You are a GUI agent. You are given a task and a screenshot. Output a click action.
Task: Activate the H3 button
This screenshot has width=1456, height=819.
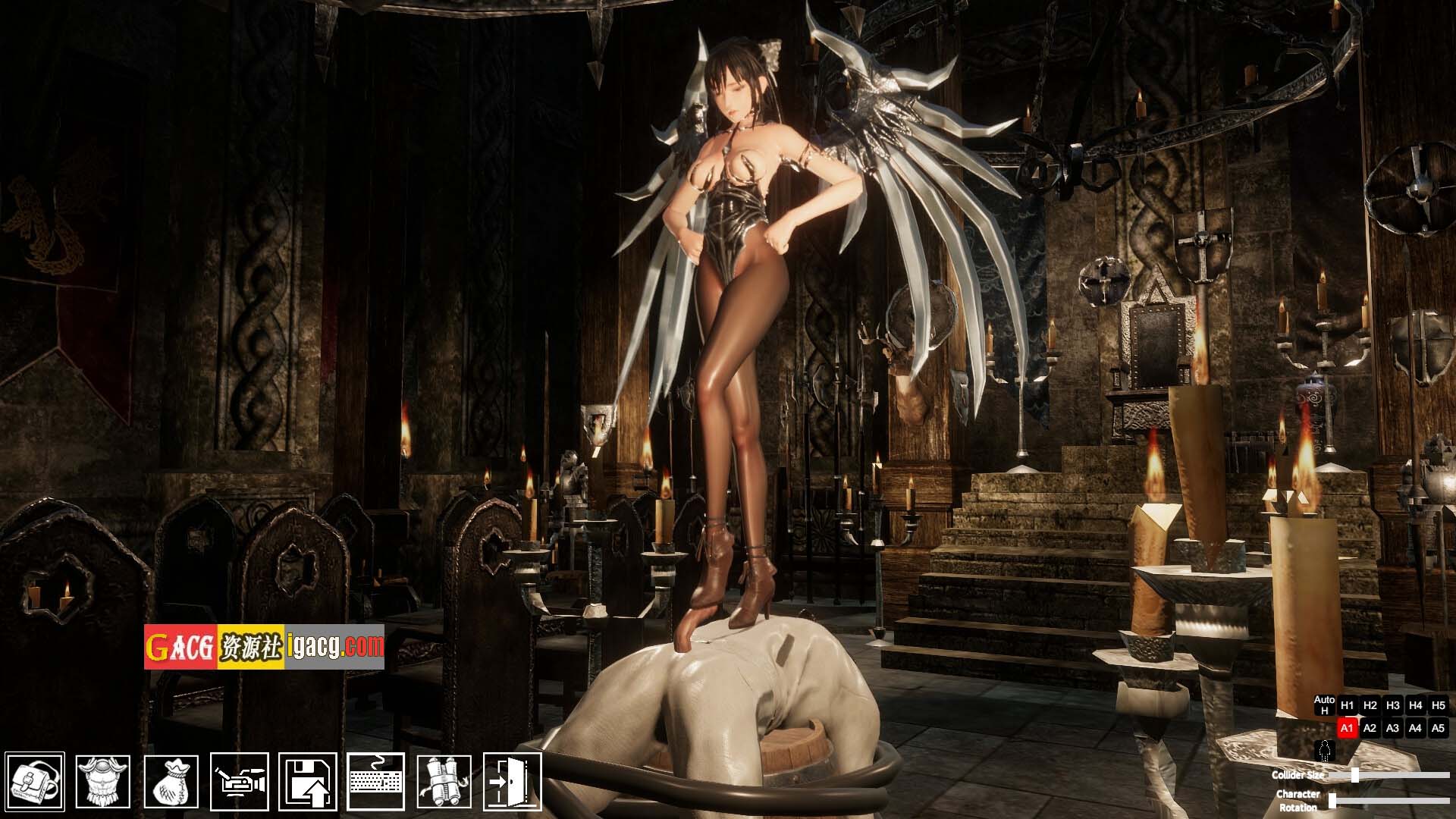(x=1392, y=705)
